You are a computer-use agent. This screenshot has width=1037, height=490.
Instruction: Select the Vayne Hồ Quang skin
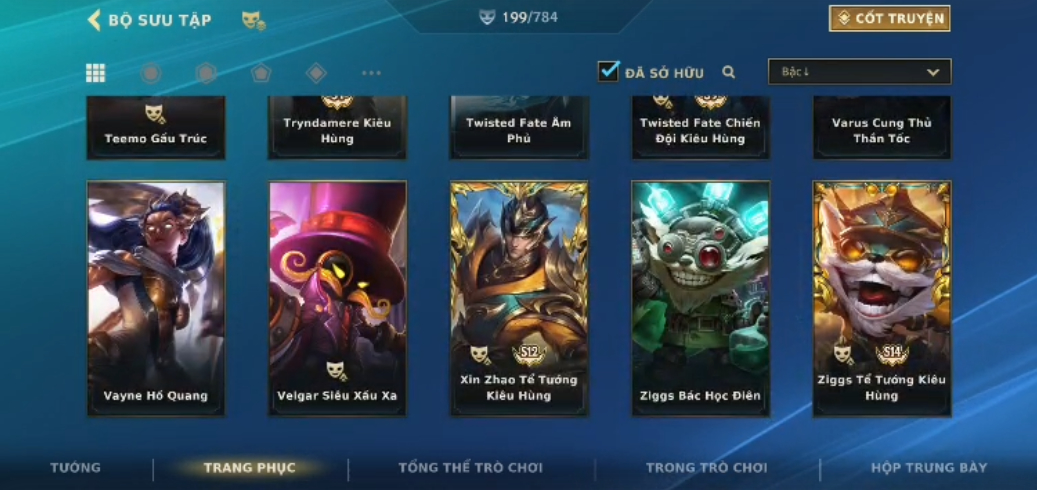(156, 297)
